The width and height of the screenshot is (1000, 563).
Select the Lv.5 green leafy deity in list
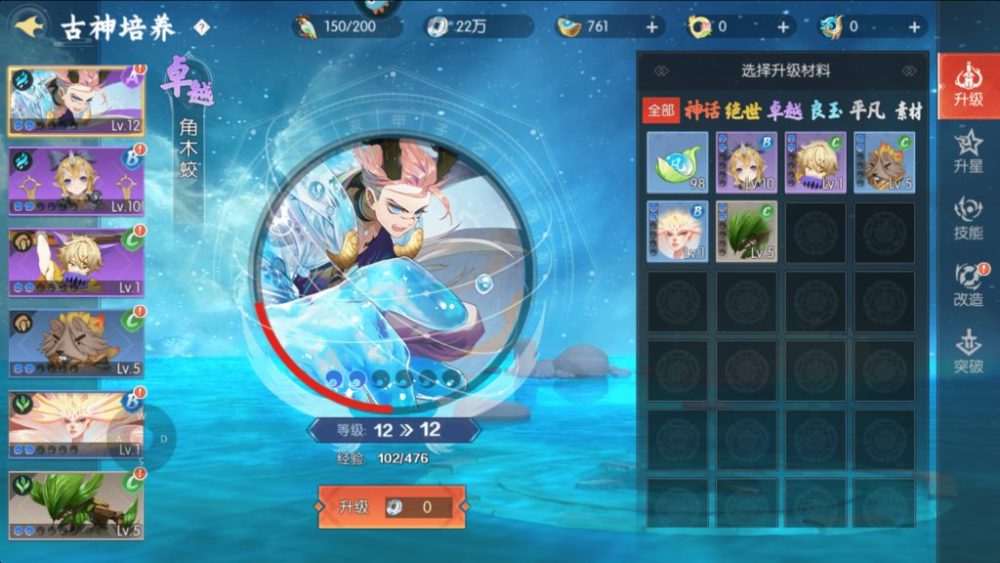(x=77, y=505)
